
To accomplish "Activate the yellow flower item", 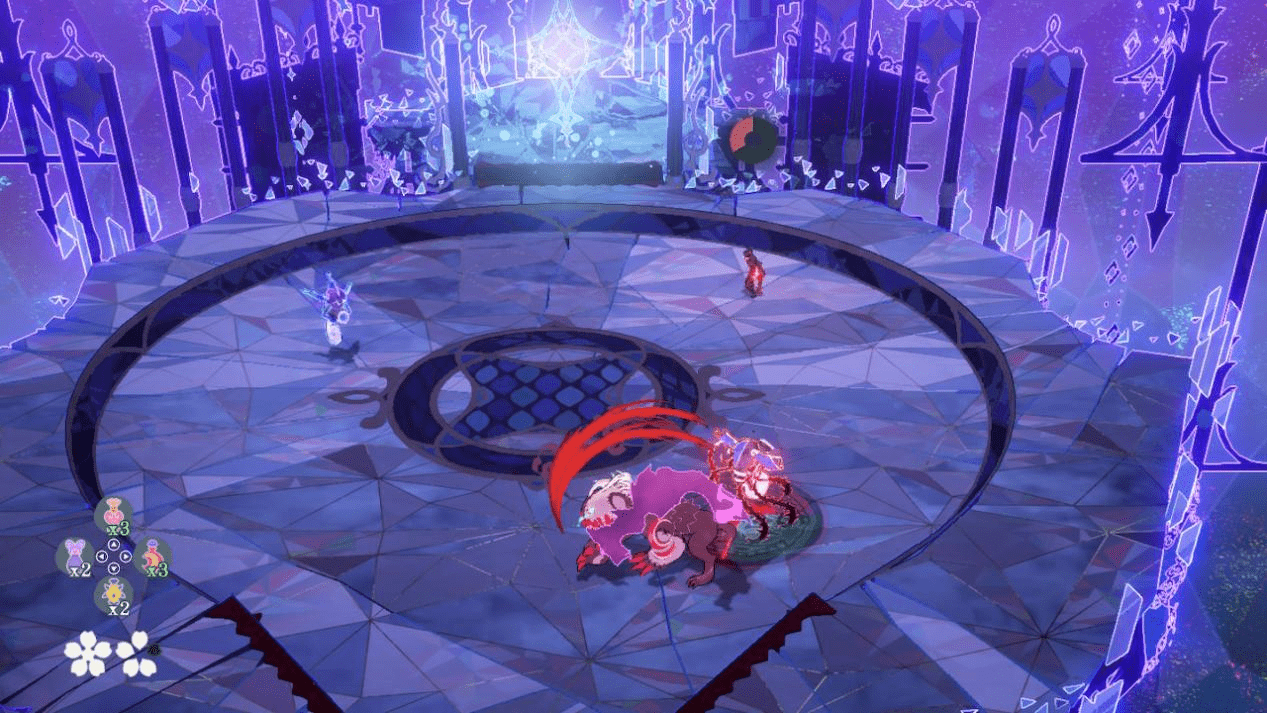I will pyautogui.click(x=113, y=594).
